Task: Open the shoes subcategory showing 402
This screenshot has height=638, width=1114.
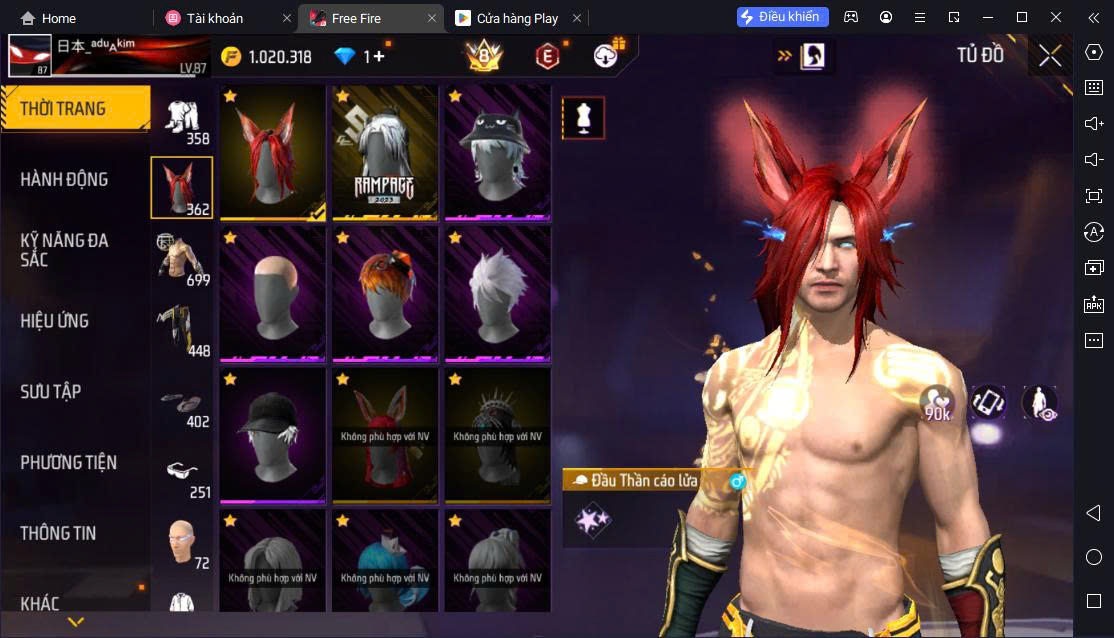Action: click(x=182, y=406)
